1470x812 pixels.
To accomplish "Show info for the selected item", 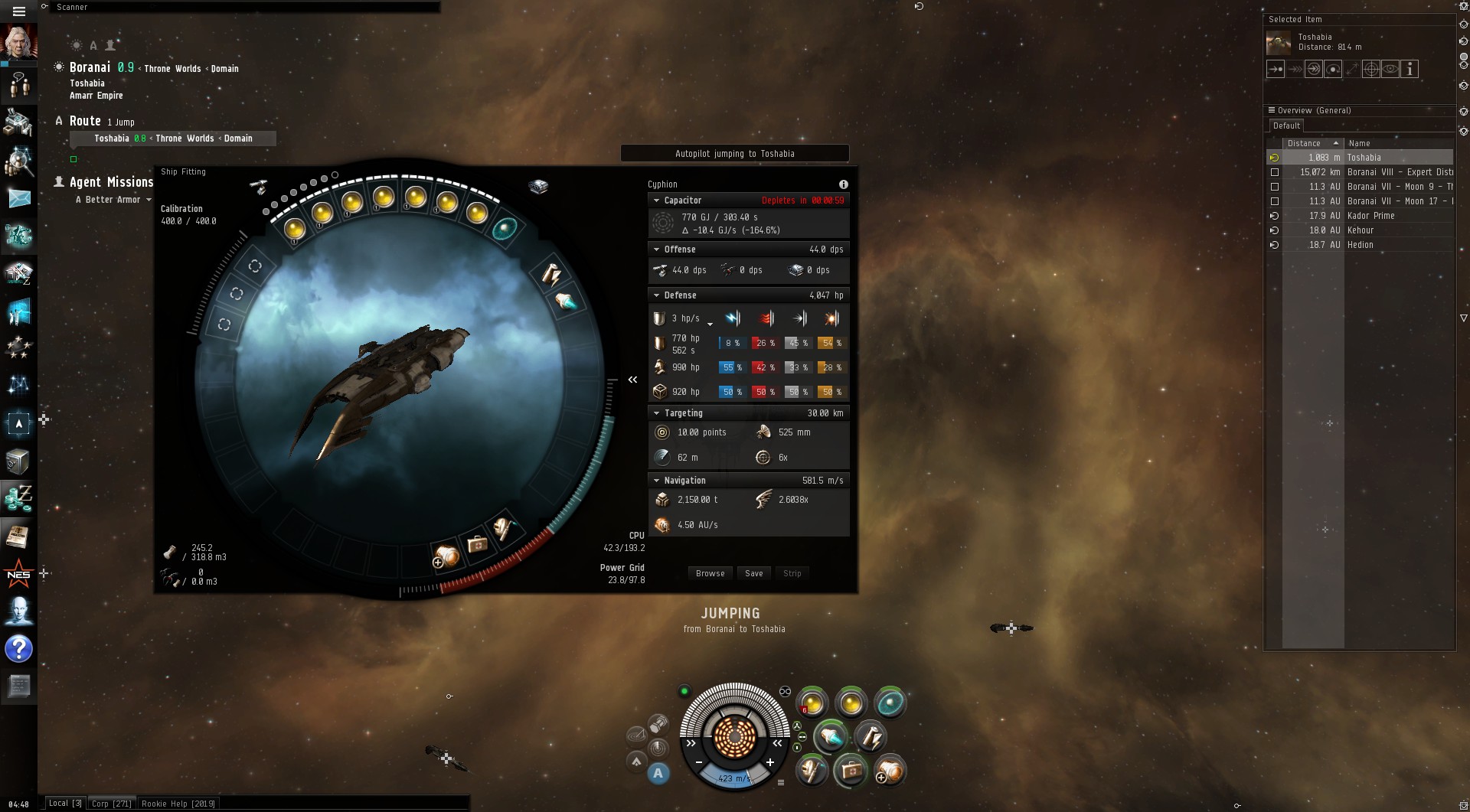I will tap(1410, 69).
